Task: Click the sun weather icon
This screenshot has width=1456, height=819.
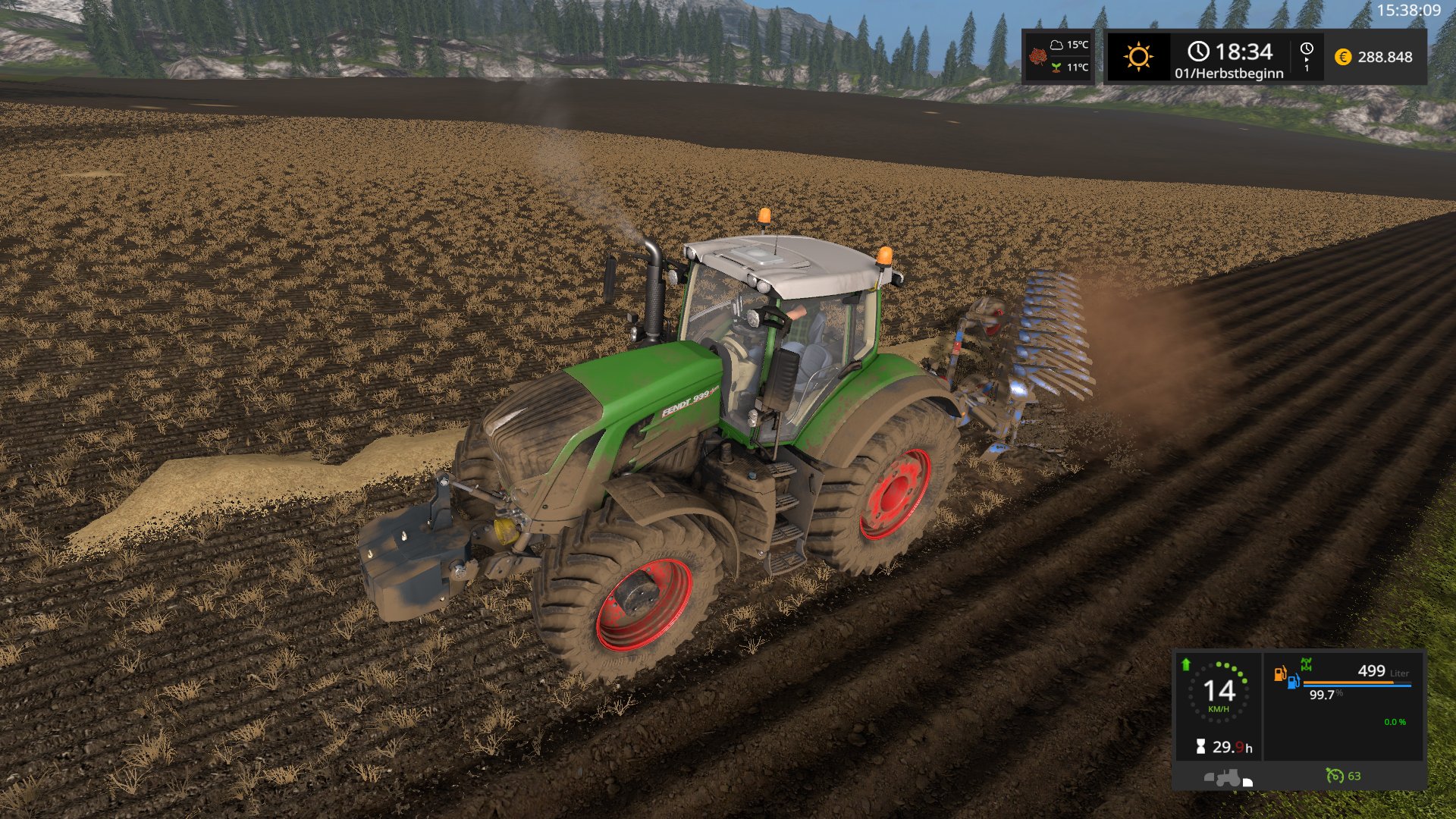Action: 1137,57
